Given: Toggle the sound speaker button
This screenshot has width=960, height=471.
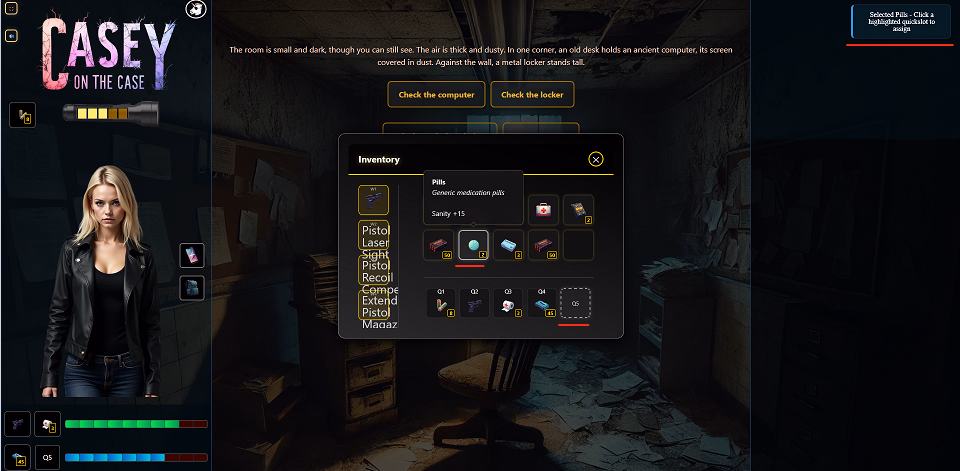Looking at the screenshot, I should pyautogui.click(x=11, y=35).
